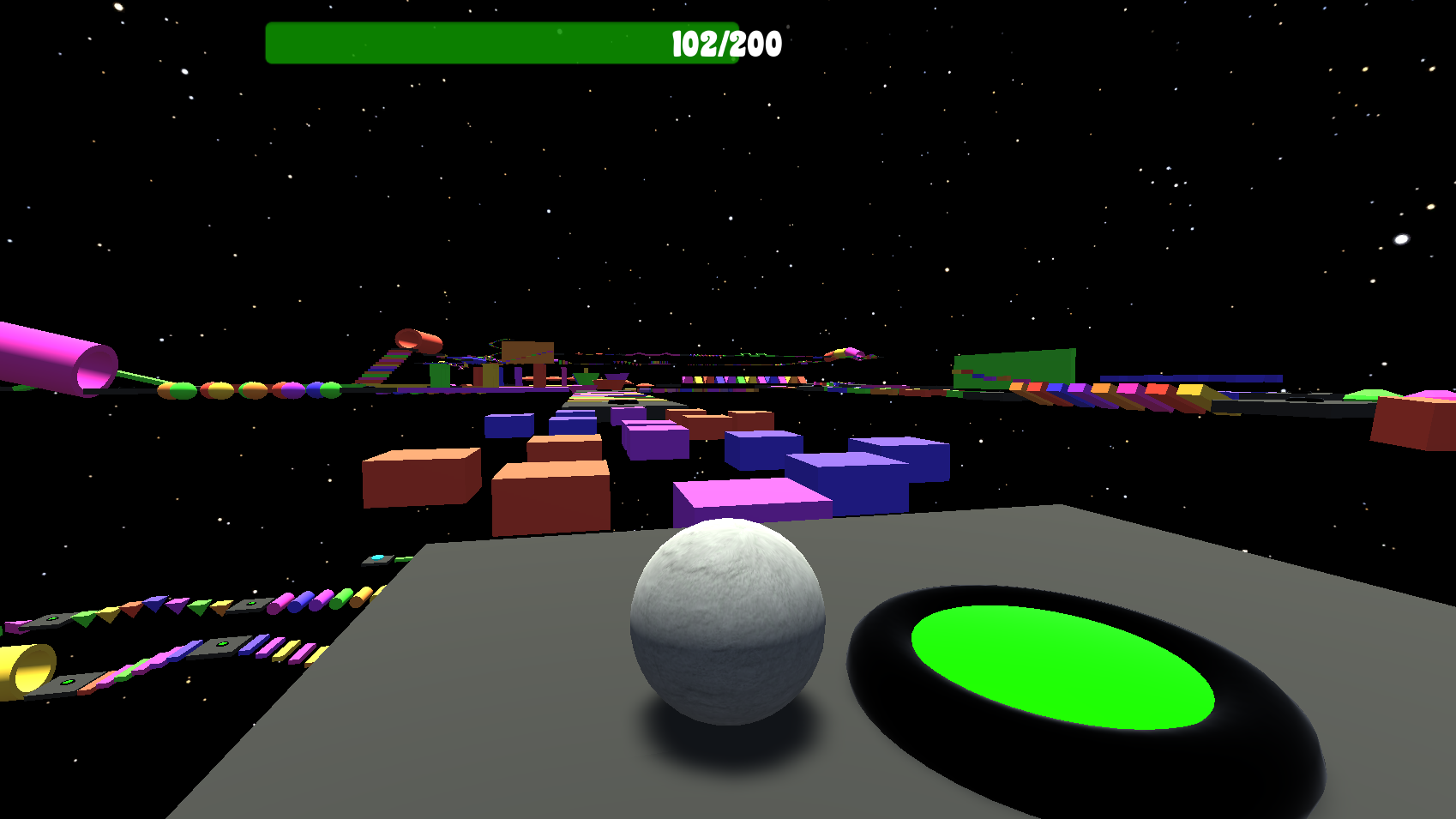
Task: Click the white marble ball
Action: click(x=727, y=626)
